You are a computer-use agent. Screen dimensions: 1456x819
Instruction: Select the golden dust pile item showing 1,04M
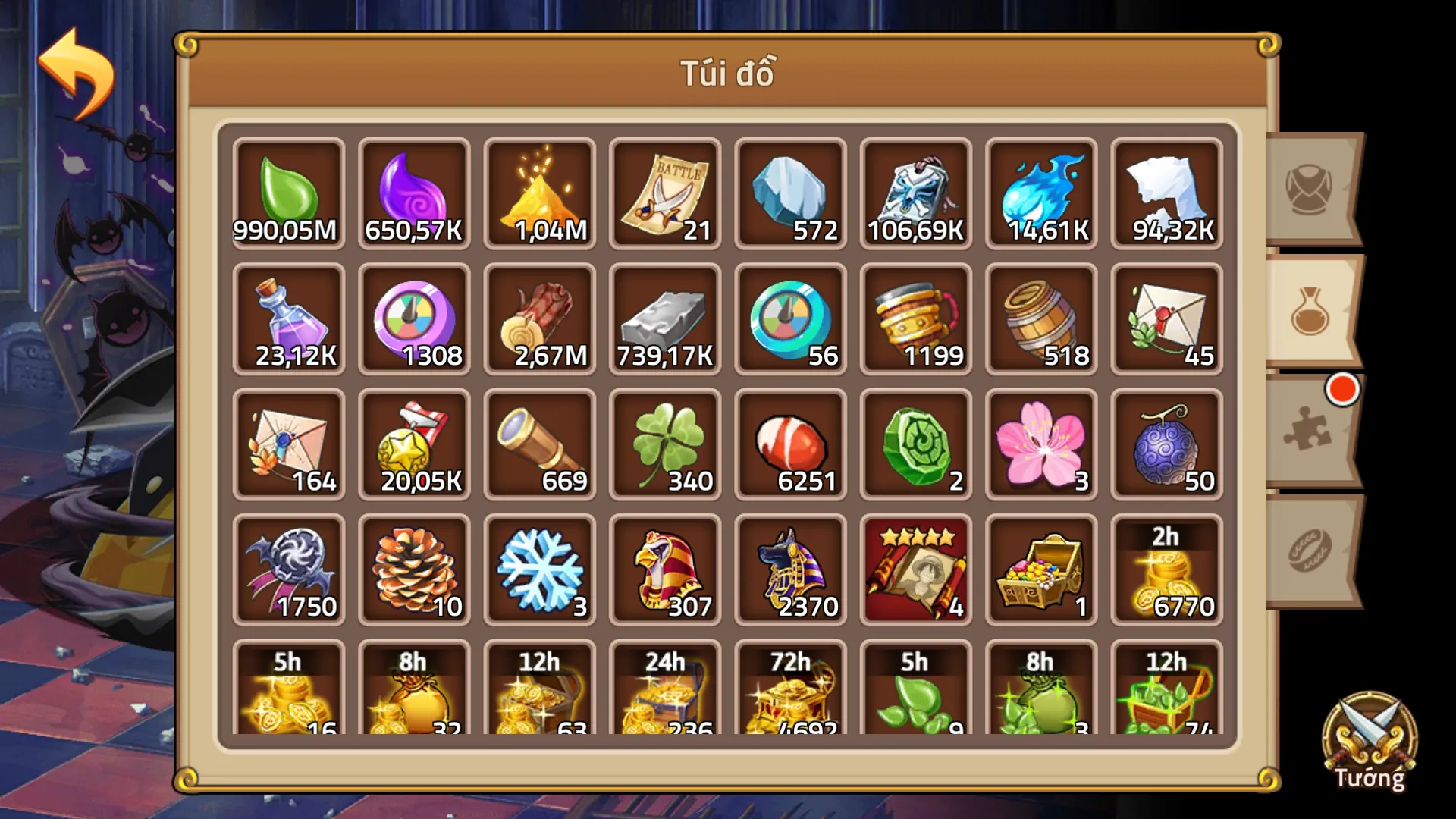coord(538,190)
